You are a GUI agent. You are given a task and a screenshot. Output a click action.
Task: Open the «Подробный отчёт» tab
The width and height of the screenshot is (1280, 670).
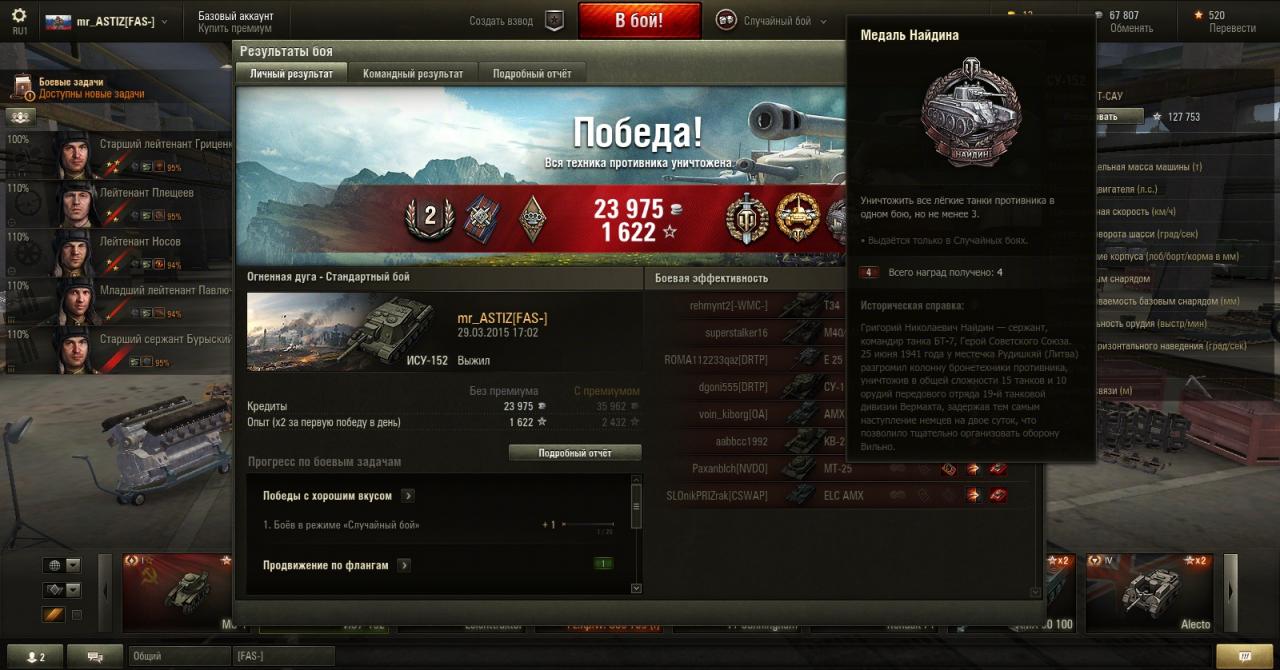tap(532, 74)
